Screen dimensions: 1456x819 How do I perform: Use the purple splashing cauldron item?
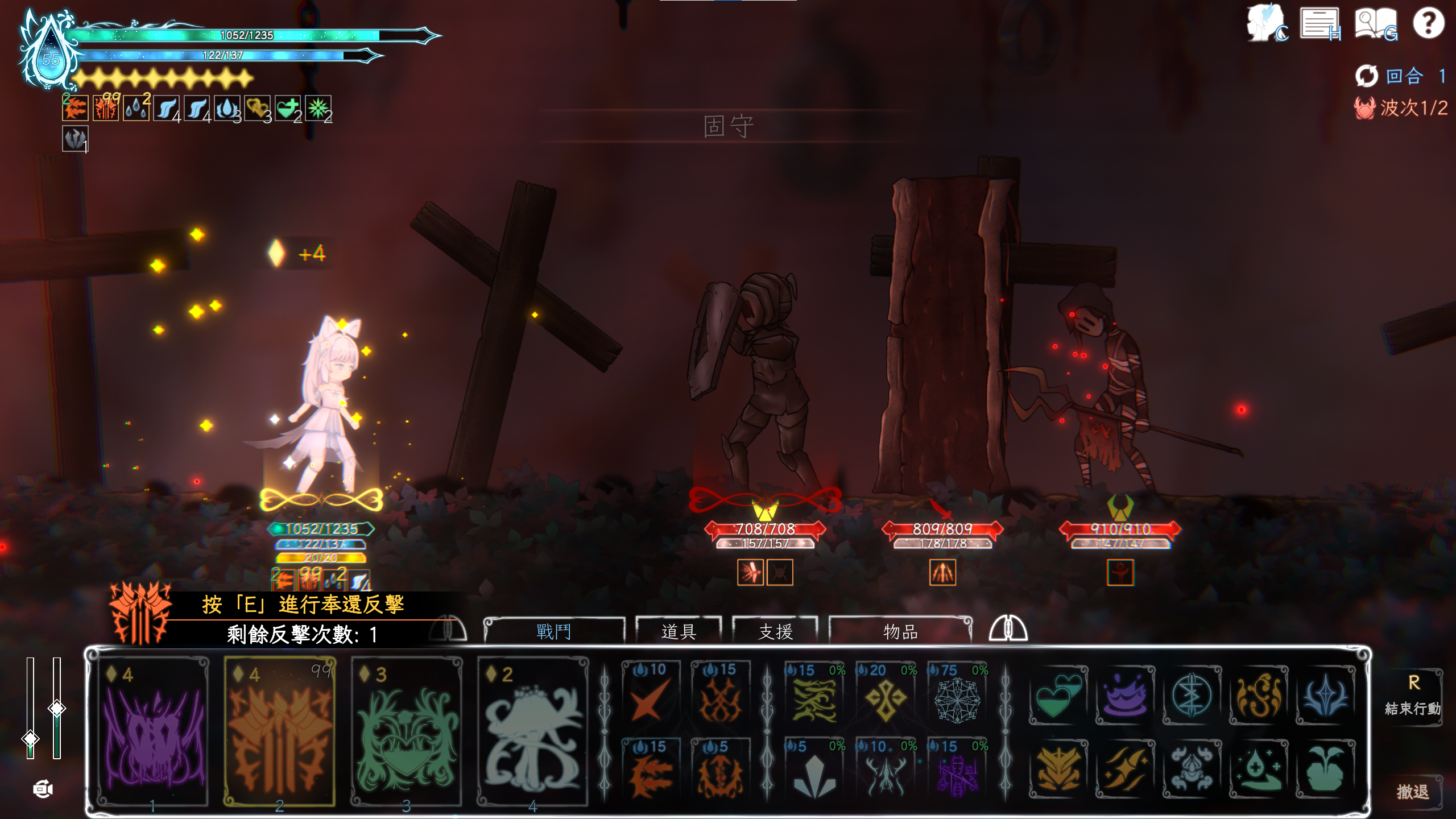pos(1125,696)
